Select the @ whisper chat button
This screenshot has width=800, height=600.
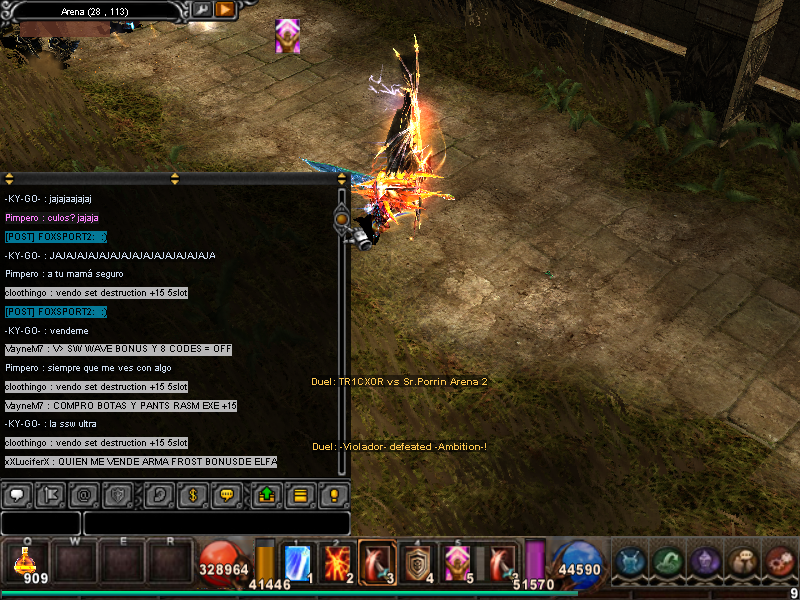coord(83,494)
